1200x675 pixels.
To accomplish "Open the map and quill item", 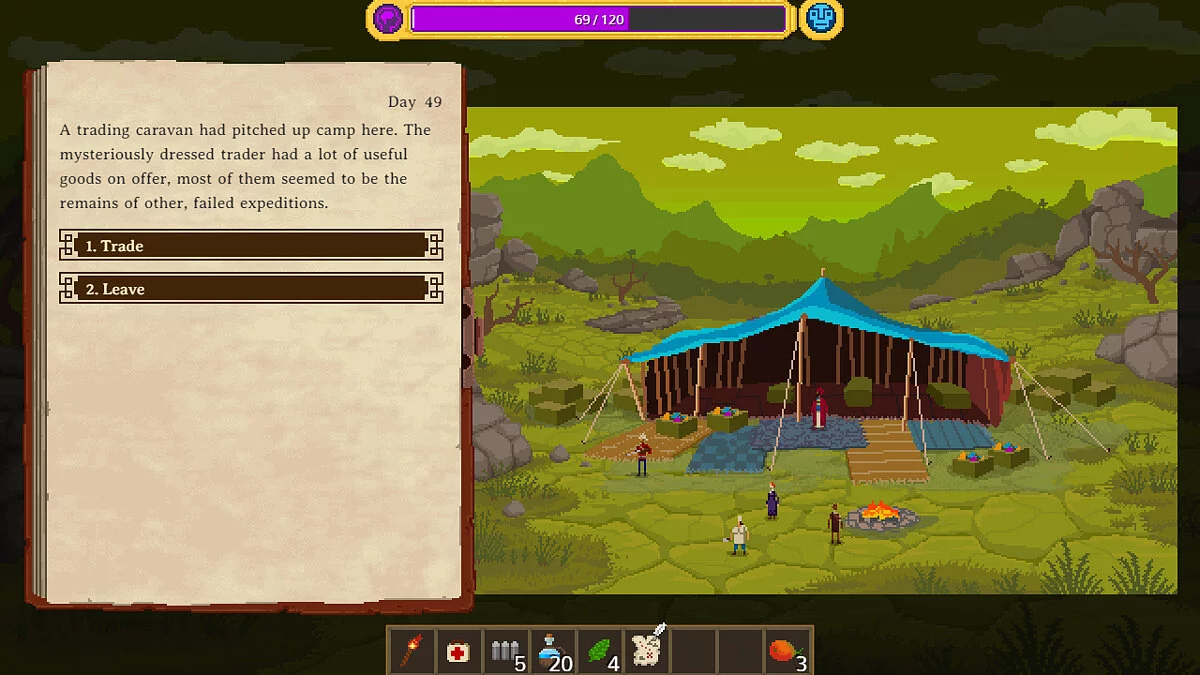I will click(x=647, y=650).
